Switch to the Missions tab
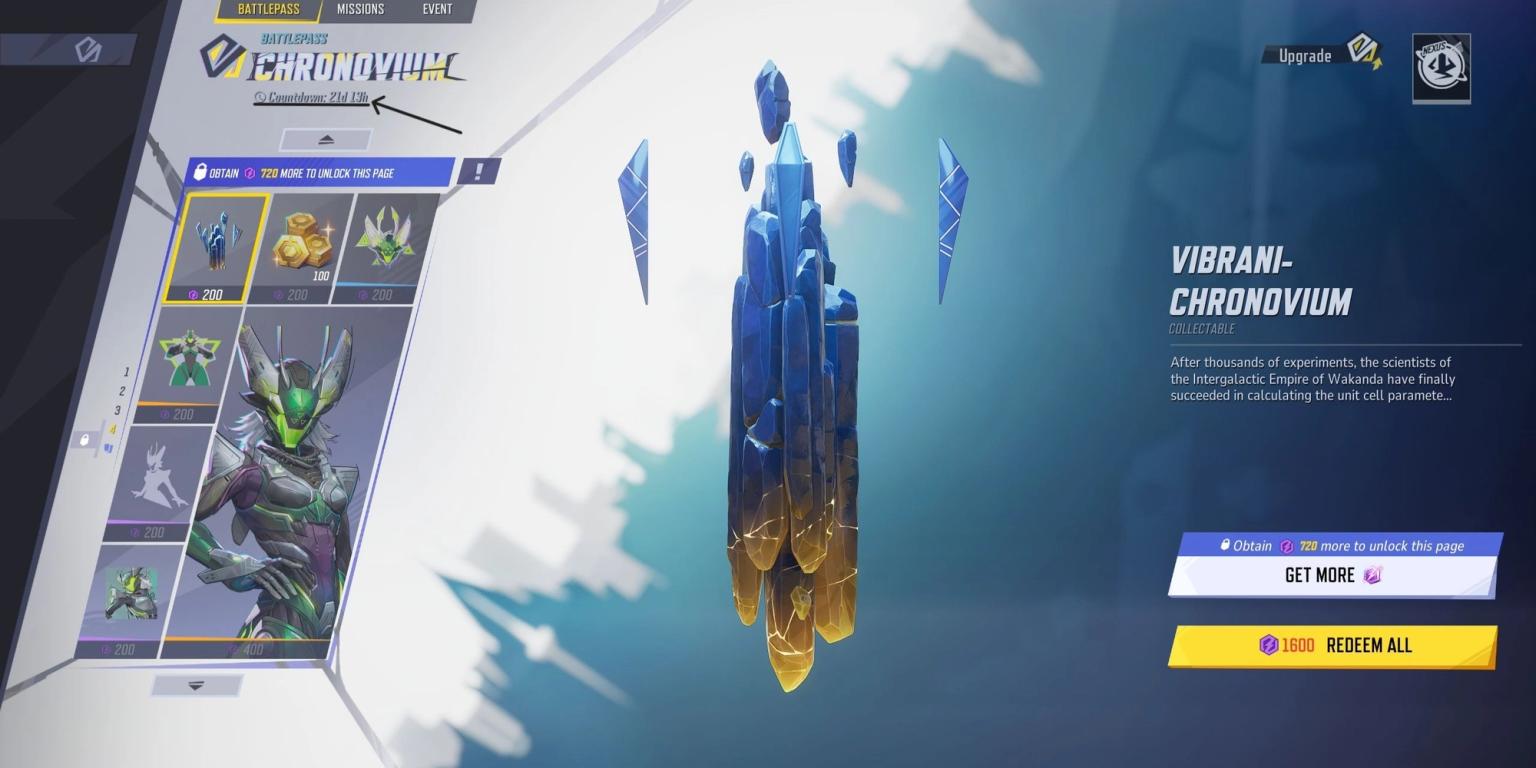Screen dimensions: 1536x768 (x=360, y=10)
